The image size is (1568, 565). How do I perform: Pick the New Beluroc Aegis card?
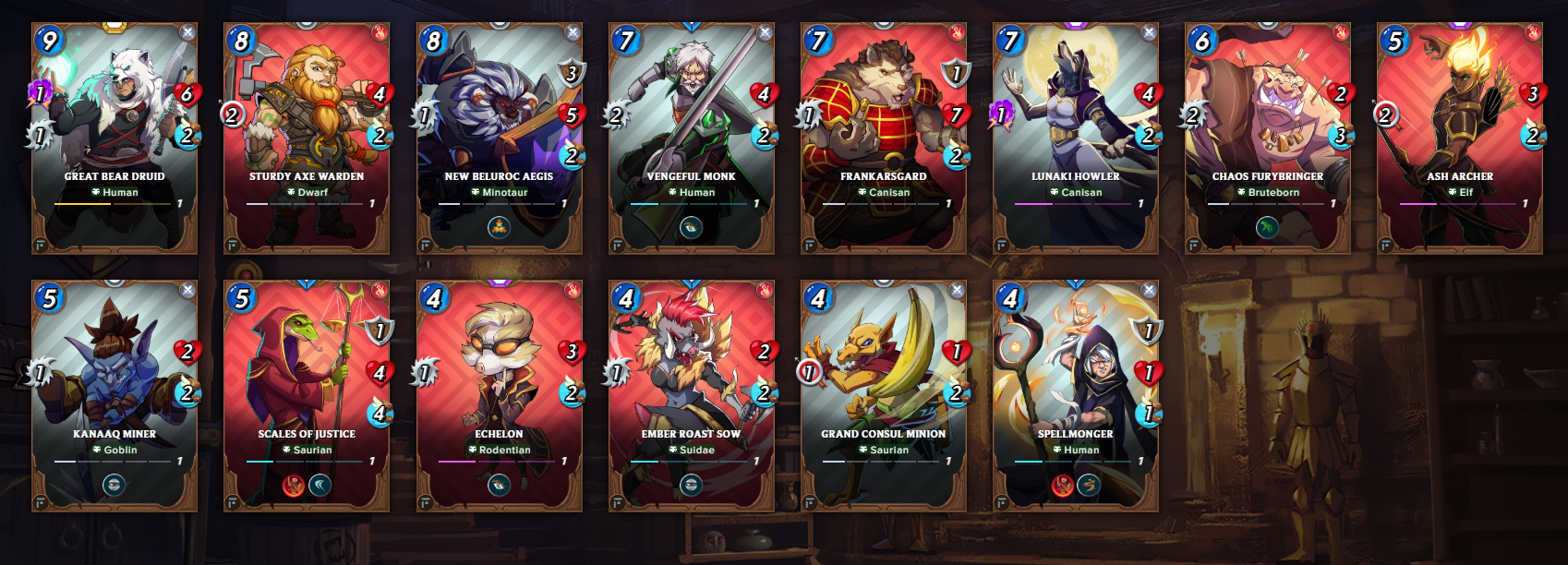[x=499, y=138]
